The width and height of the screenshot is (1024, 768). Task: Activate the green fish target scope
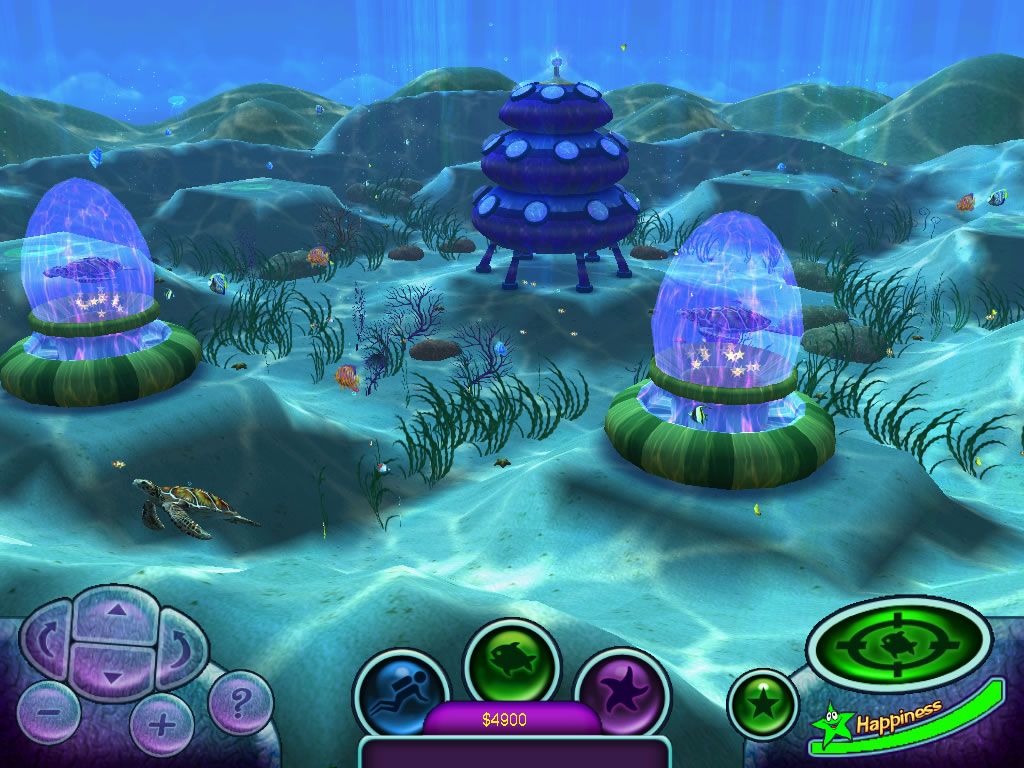click(x=898, y=643)
